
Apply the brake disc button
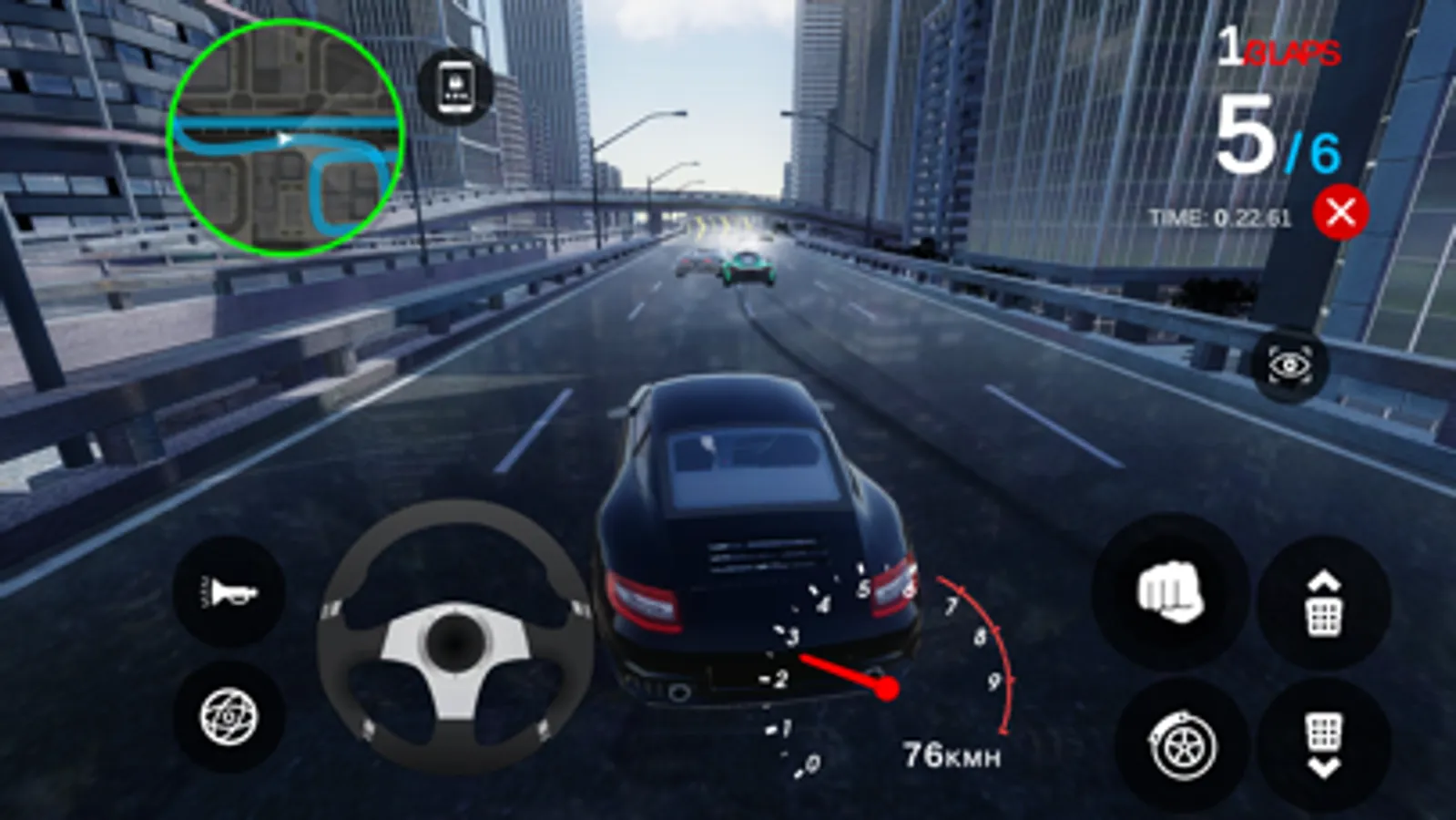pyautogui.click(x=1182, y=747)
